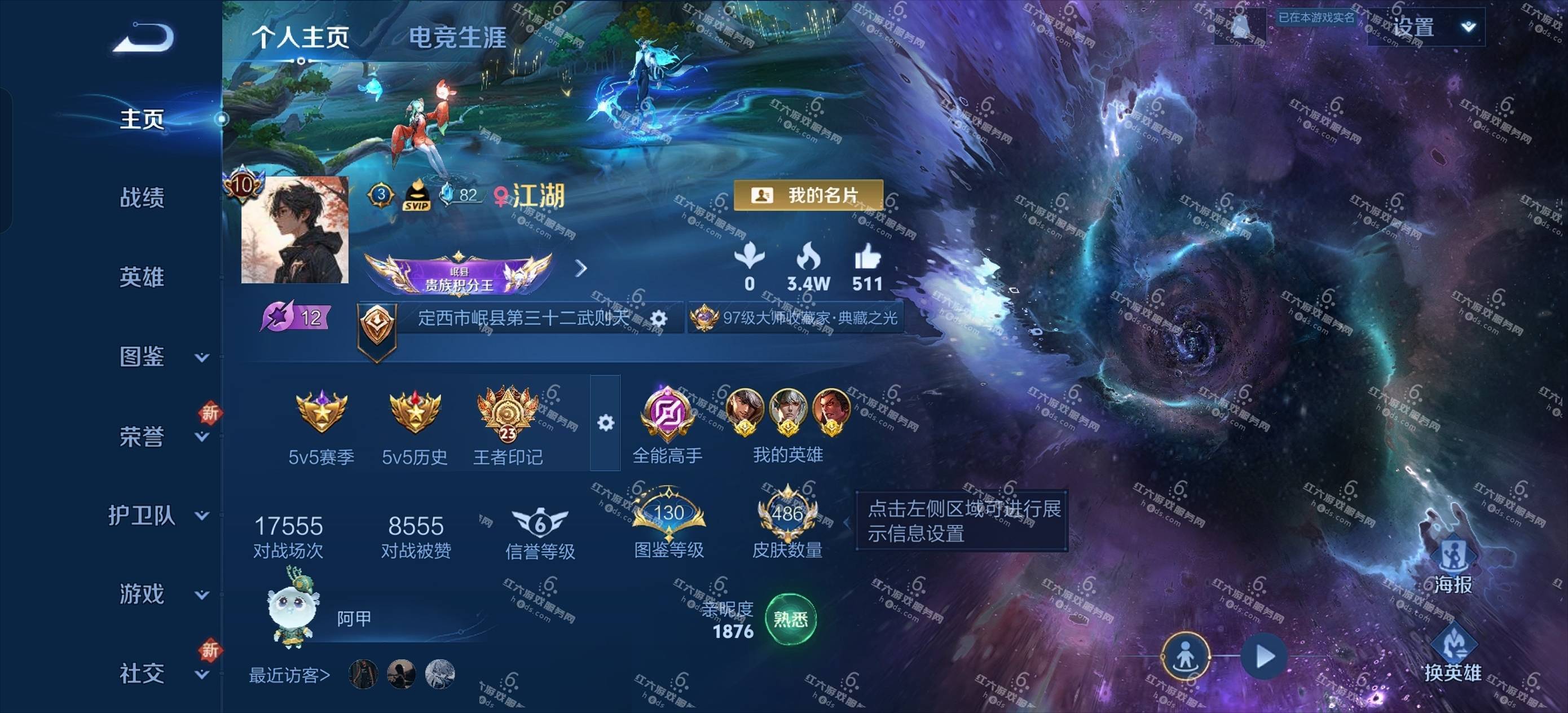This screenshot has height=713, width=1568.
Task: Open 我的名片 card button
Action: point(808,195)
